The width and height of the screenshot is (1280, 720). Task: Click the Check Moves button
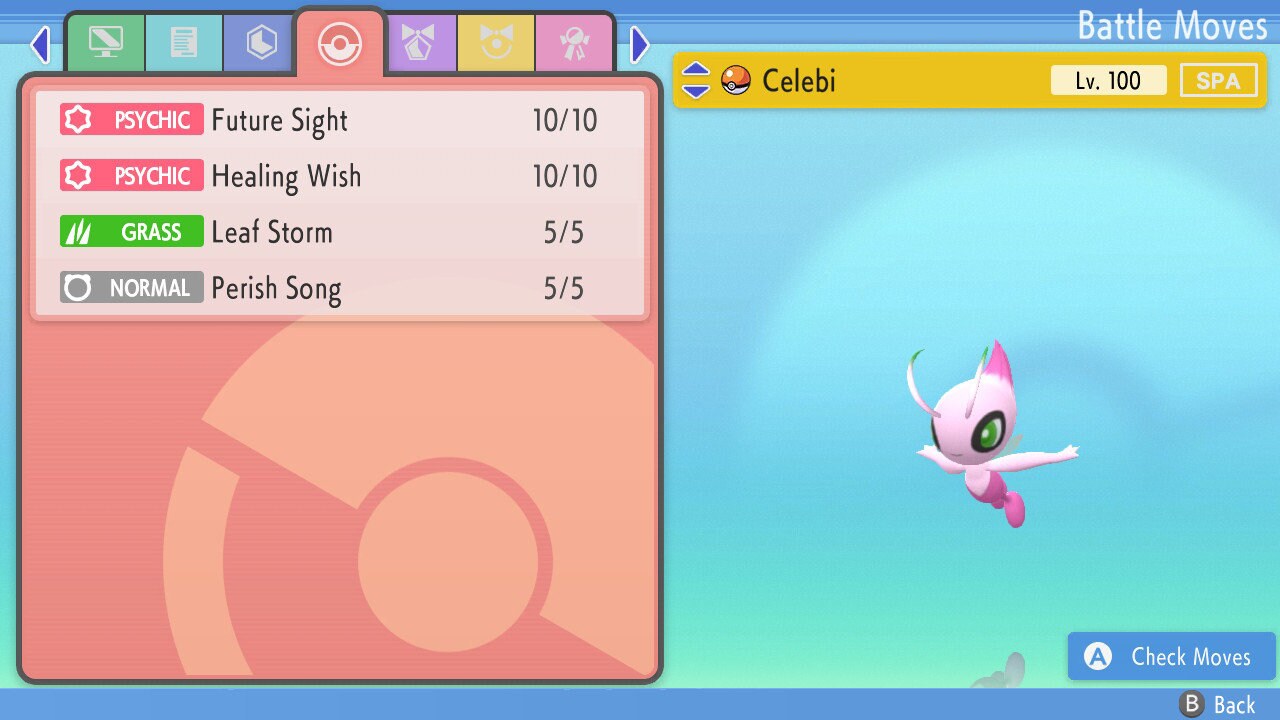coord(1171,657)
